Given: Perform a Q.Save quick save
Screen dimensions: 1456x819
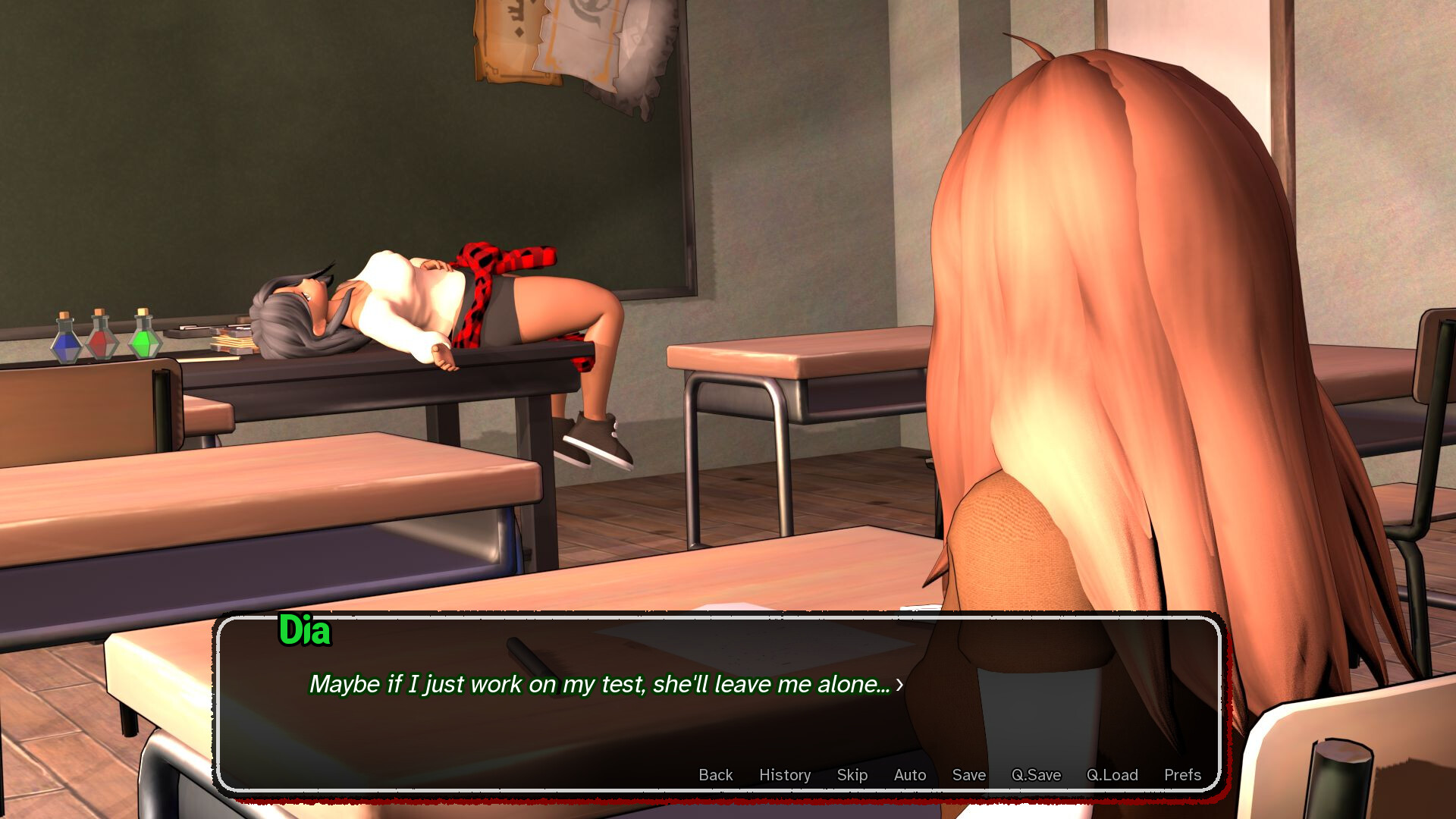Looking at the screenshot, I should [x=1037, y=775].
